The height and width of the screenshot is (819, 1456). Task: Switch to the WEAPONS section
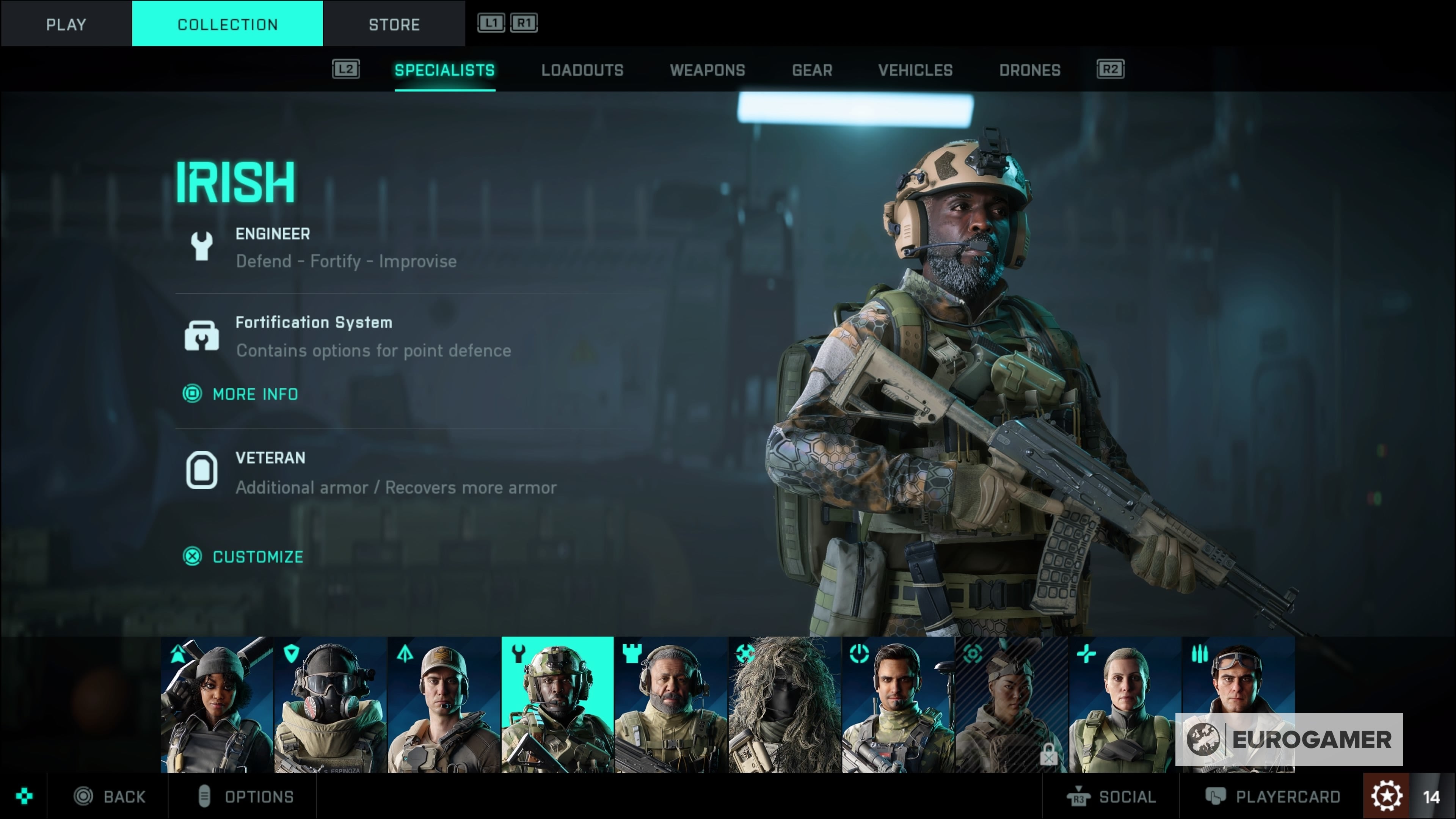pyautogui.click(x=708, y=69)
